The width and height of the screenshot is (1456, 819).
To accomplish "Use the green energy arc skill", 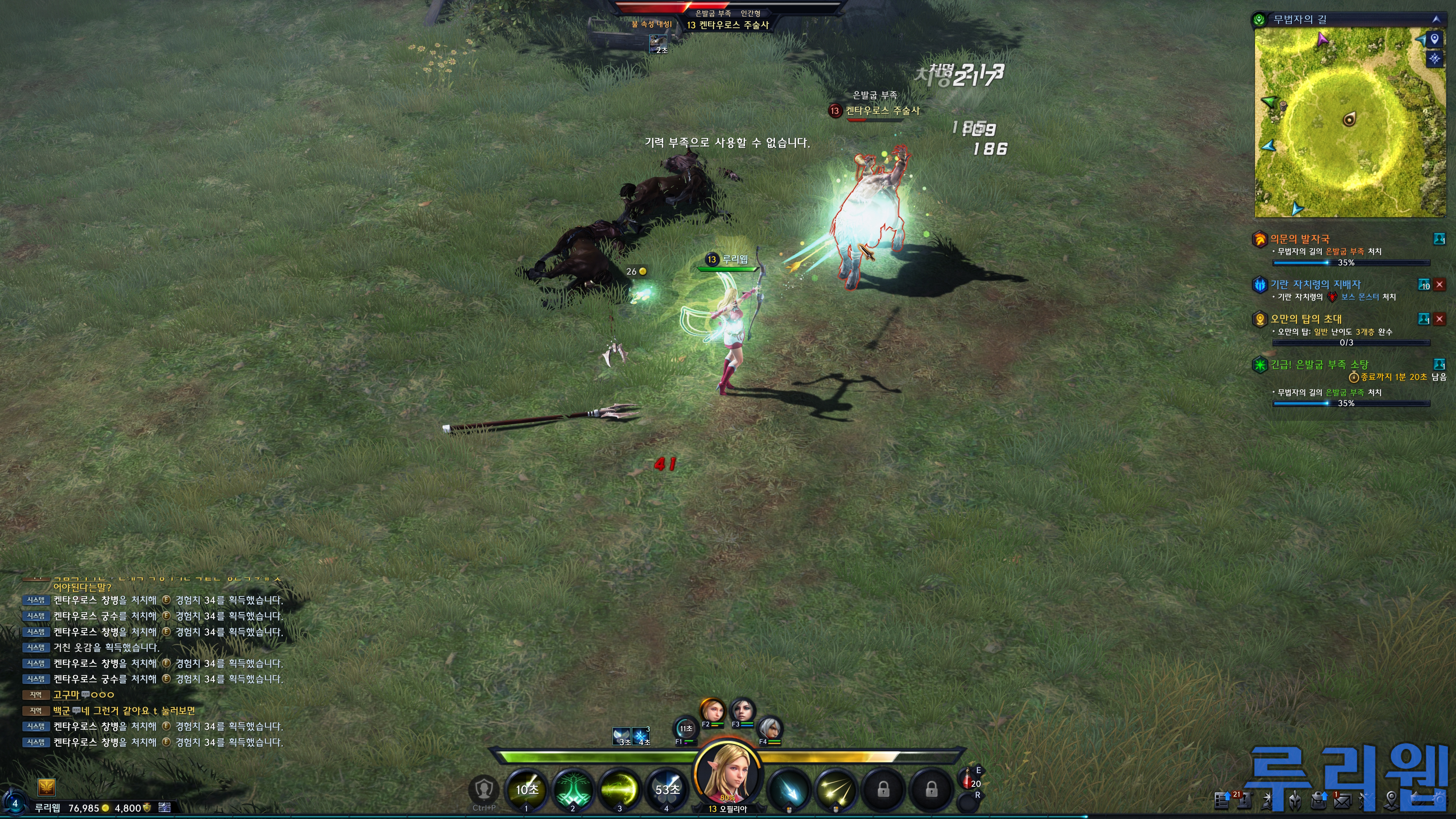I will tap(620, 789).
